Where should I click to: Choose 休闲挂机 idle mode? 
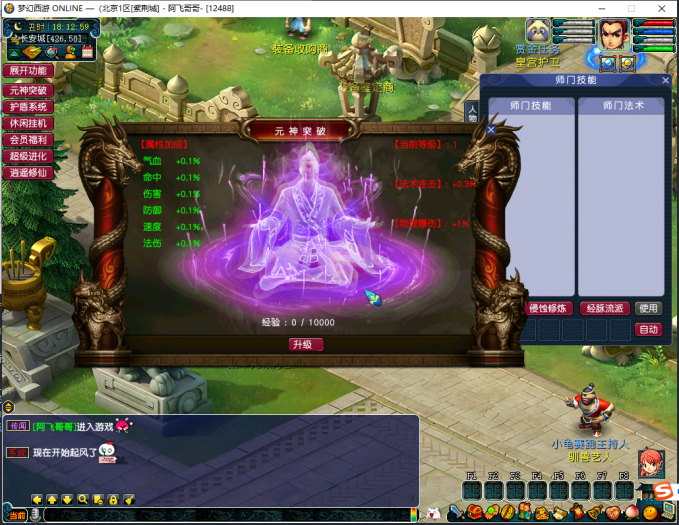tap(29, 123)
